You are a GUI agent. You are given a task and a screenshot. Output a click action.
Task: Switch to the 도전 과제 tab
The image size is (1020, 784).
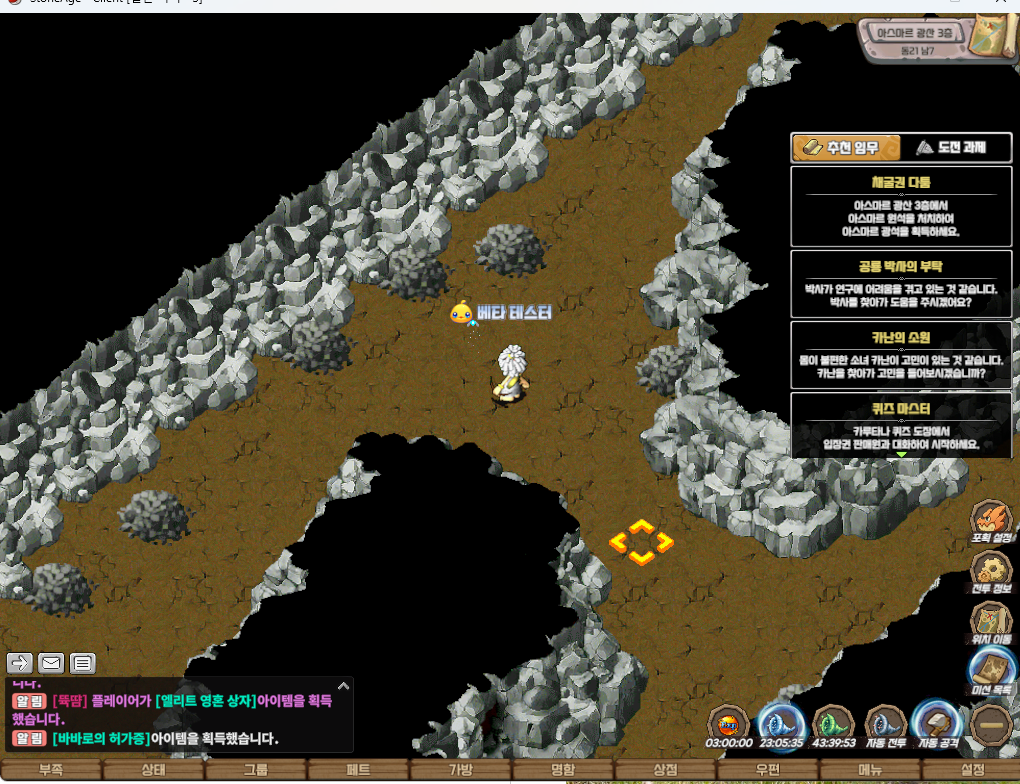[x=951, y=148]
